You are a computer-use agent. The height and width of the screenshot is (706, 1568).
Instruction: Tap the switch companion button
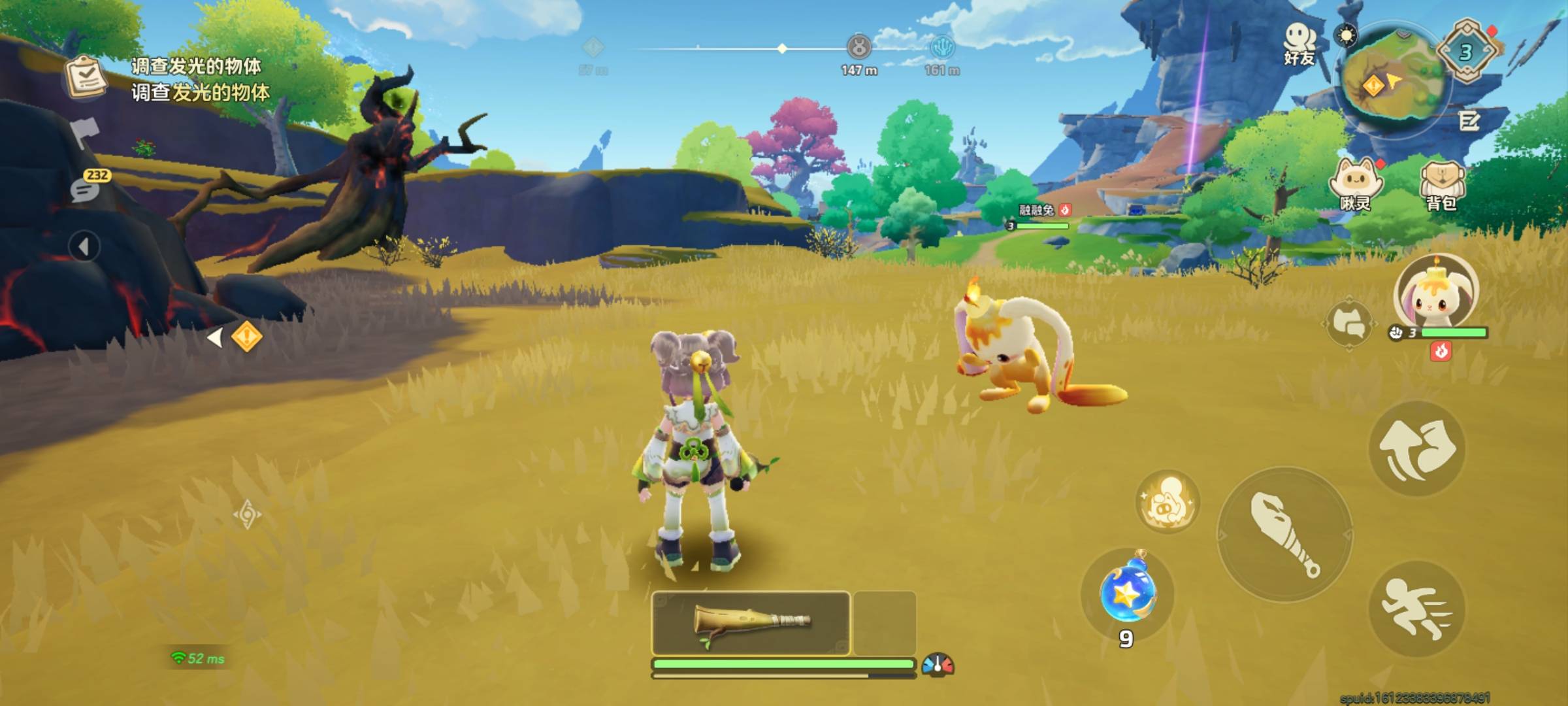tap(1350, 324)
